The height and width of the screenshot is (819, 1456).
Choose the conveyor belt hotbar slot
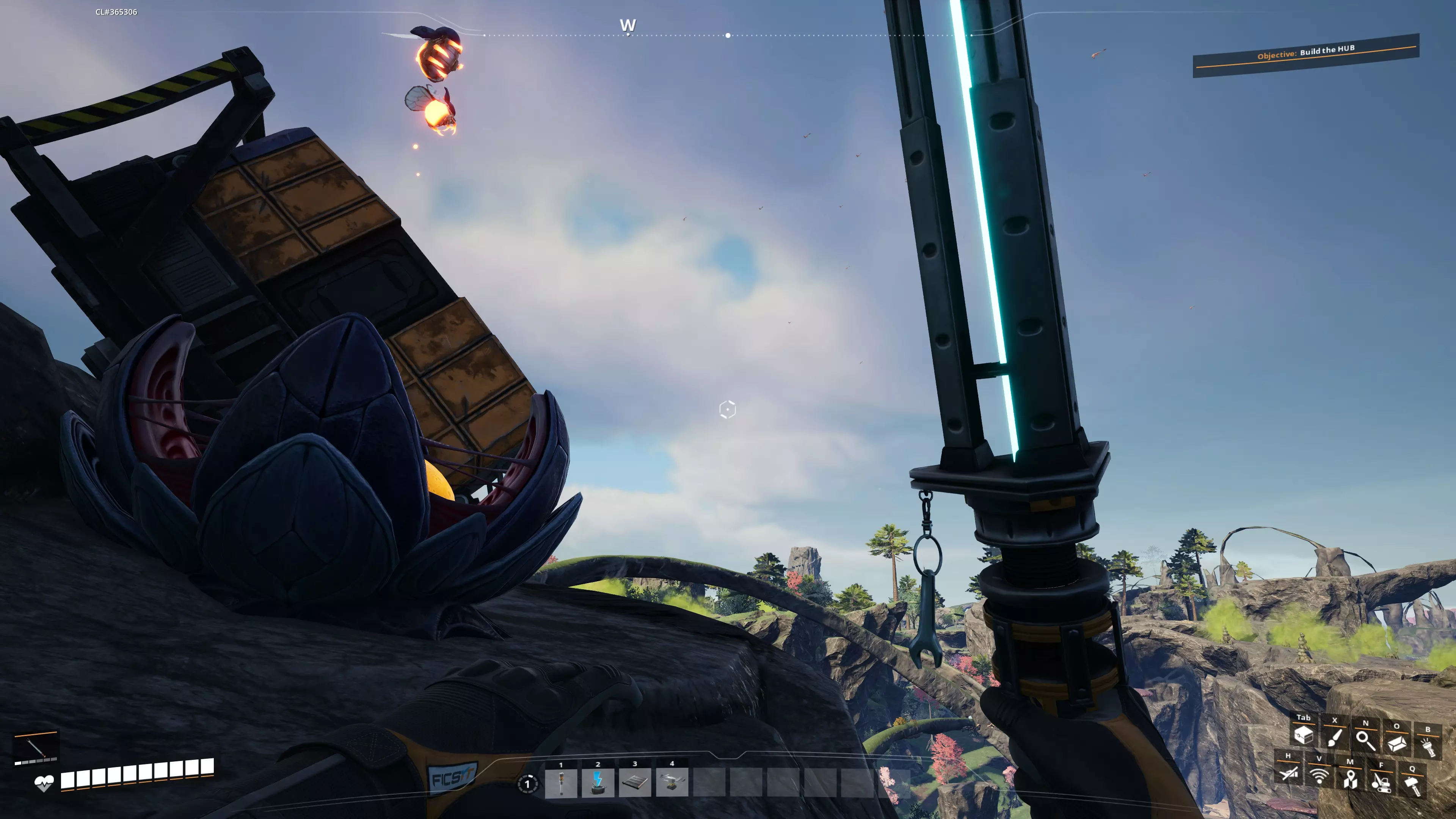635,783
